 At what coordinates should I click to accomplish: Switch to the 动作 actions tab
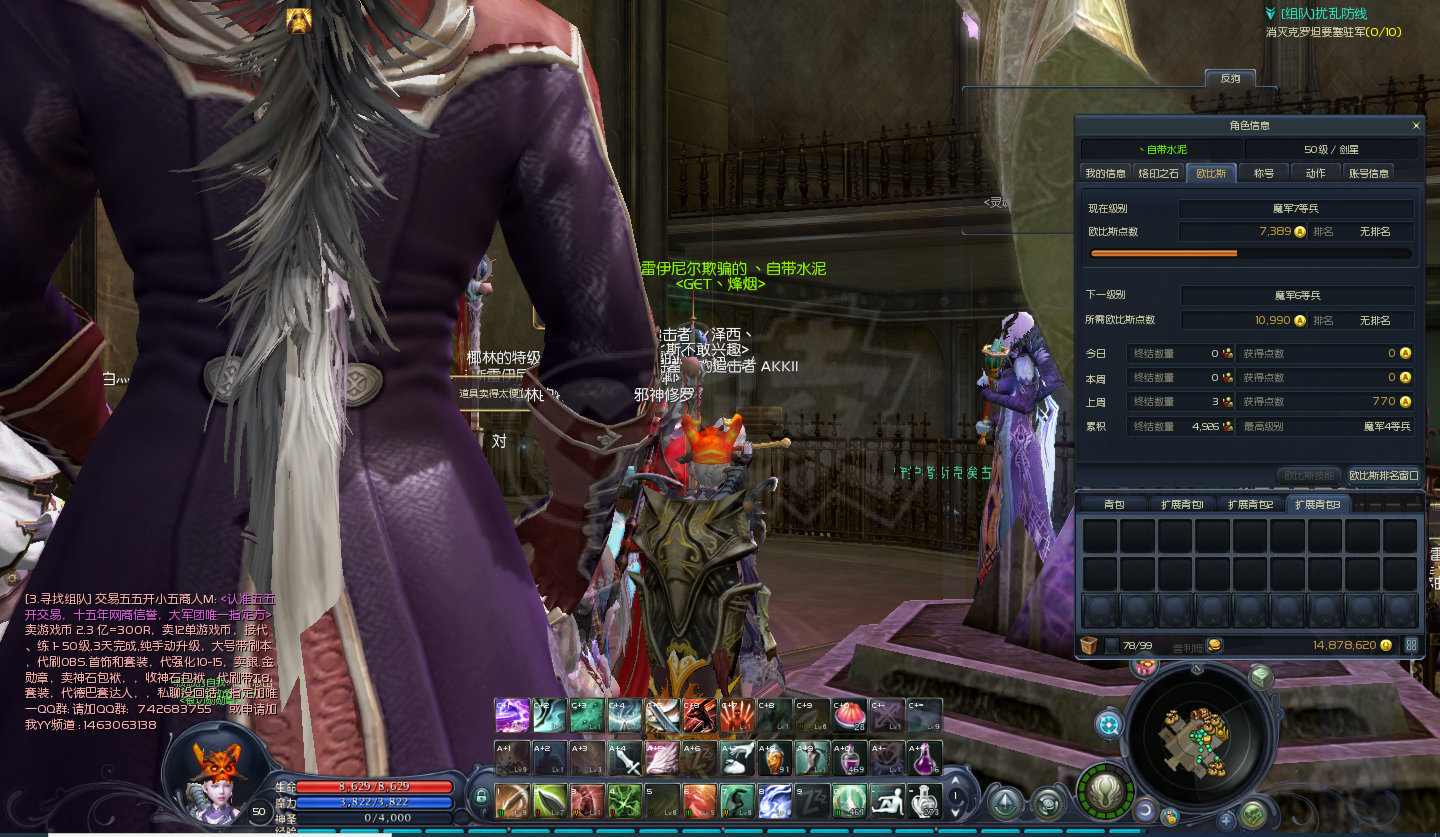tap(1315, 173)
